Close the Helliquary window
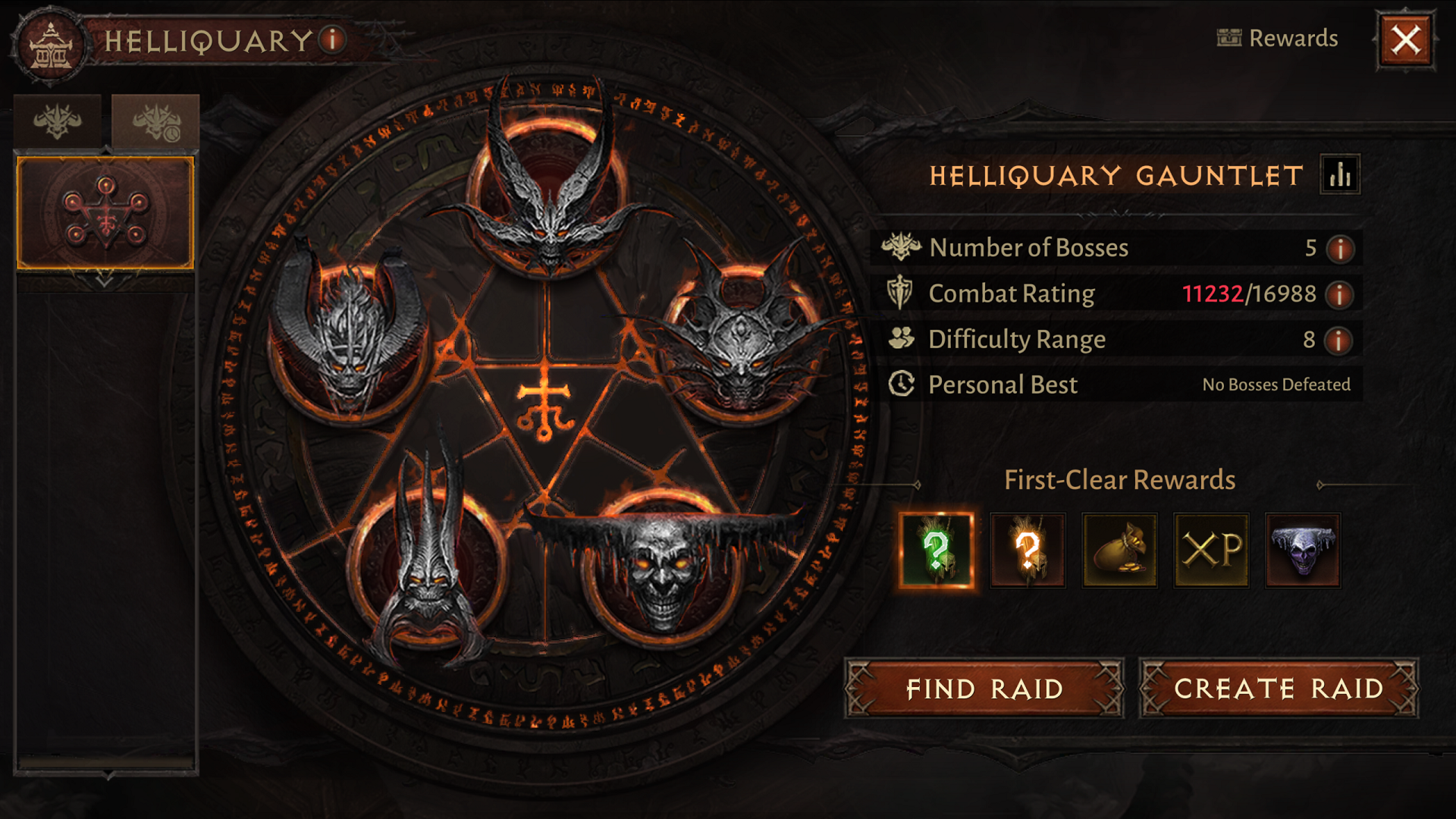The height and width of the screenshot is (819, 1456). [1405, 40]
